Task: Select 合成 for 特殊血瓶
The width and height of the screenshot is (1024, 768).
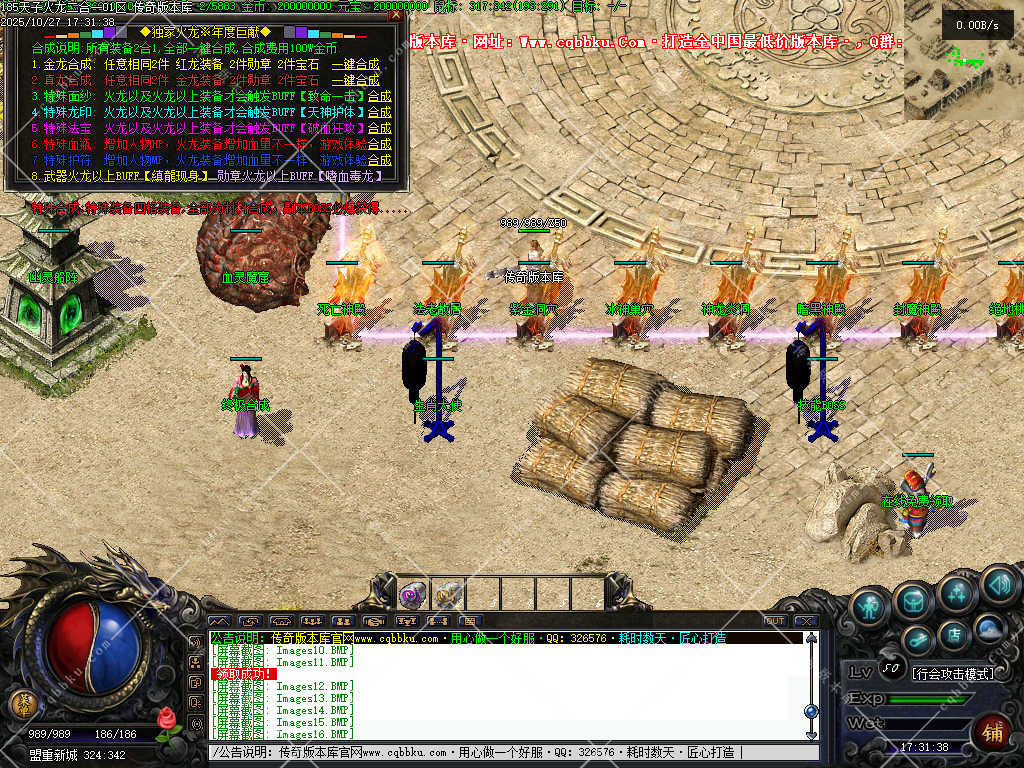Action: pos(379,144)
